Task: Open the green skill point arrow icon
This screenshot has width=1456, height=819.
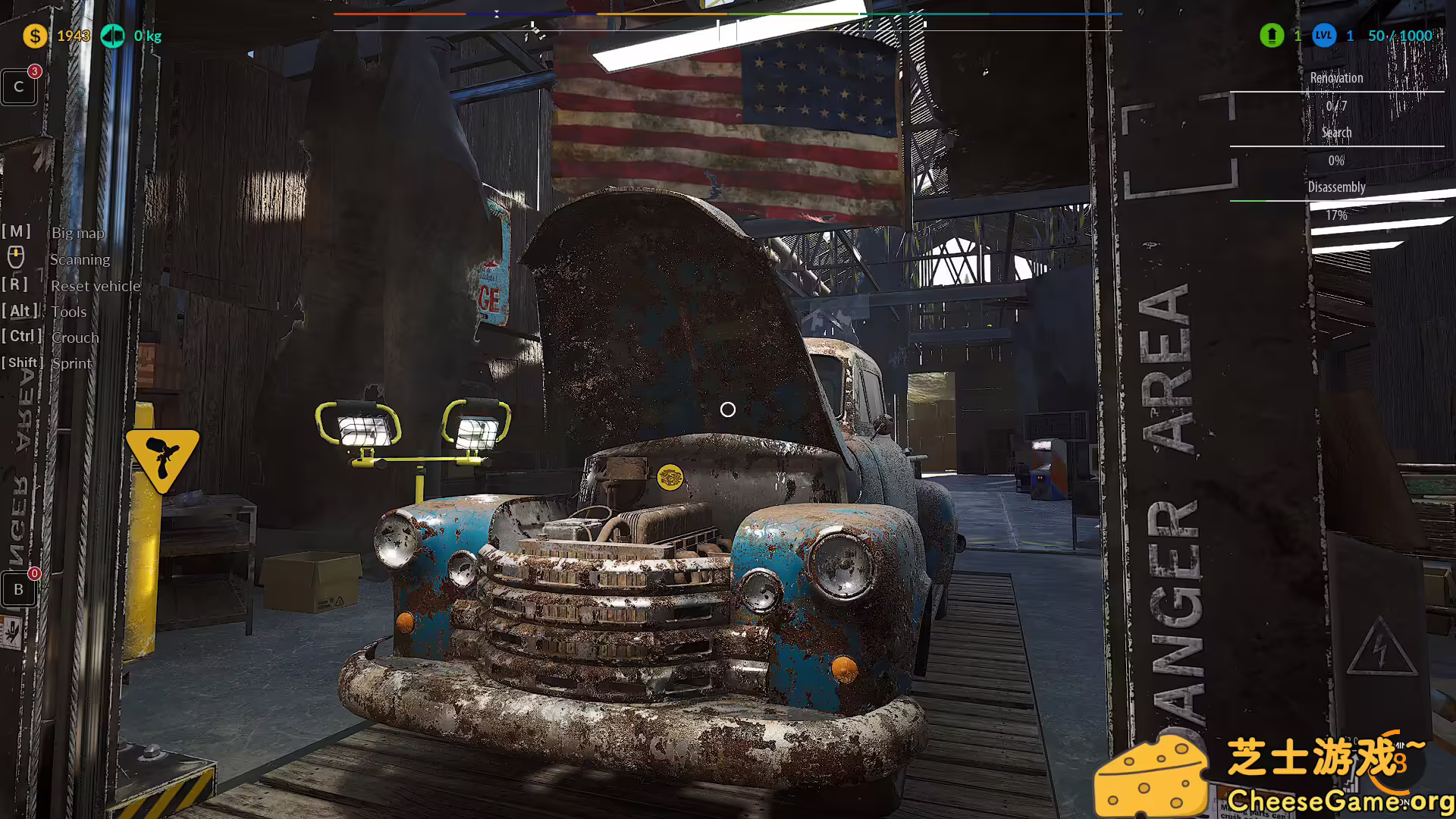Action: click(1272, 36)
